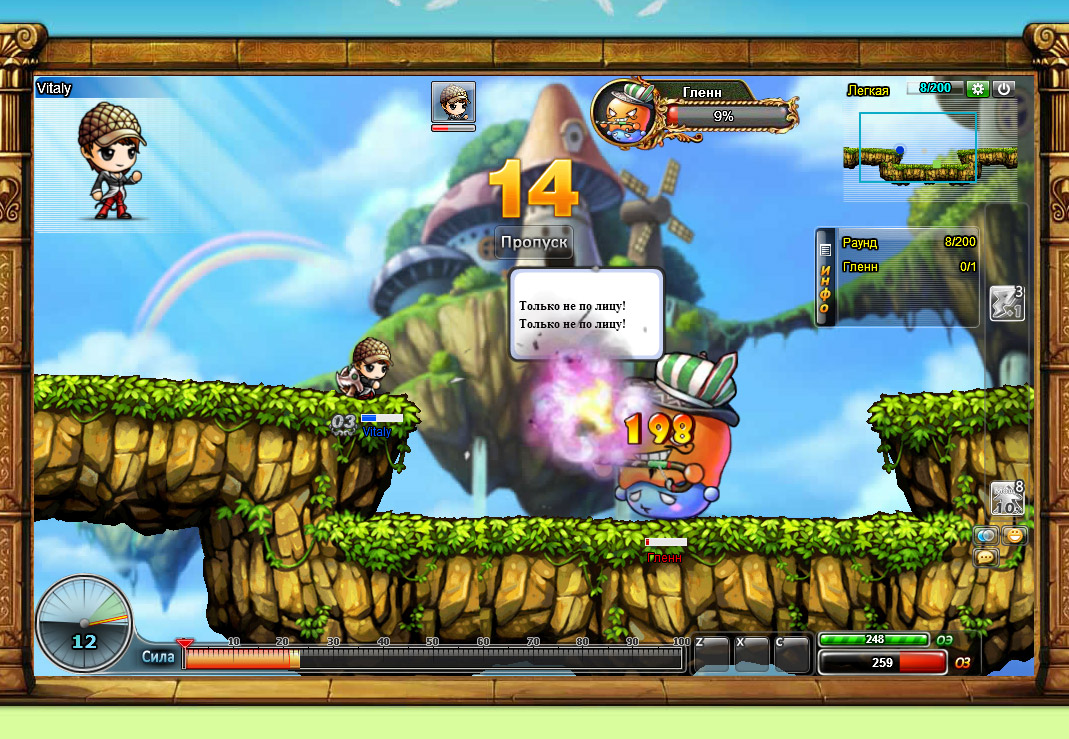Select the Vitaly turn-order portrait at top
Viewport: 1069px width, 739px height.
tap(453, 102)
